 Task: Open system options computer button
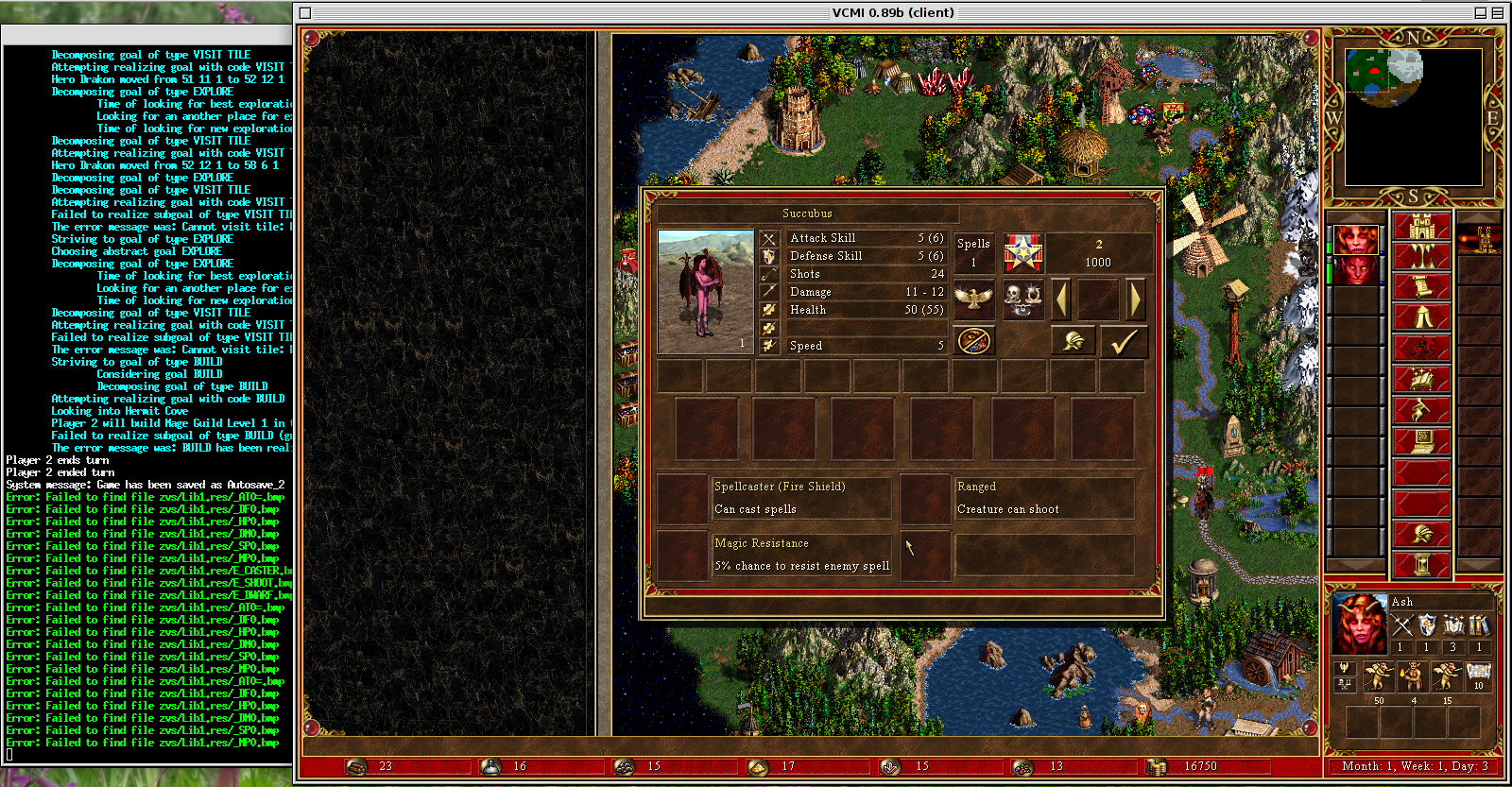point(1421,440)
